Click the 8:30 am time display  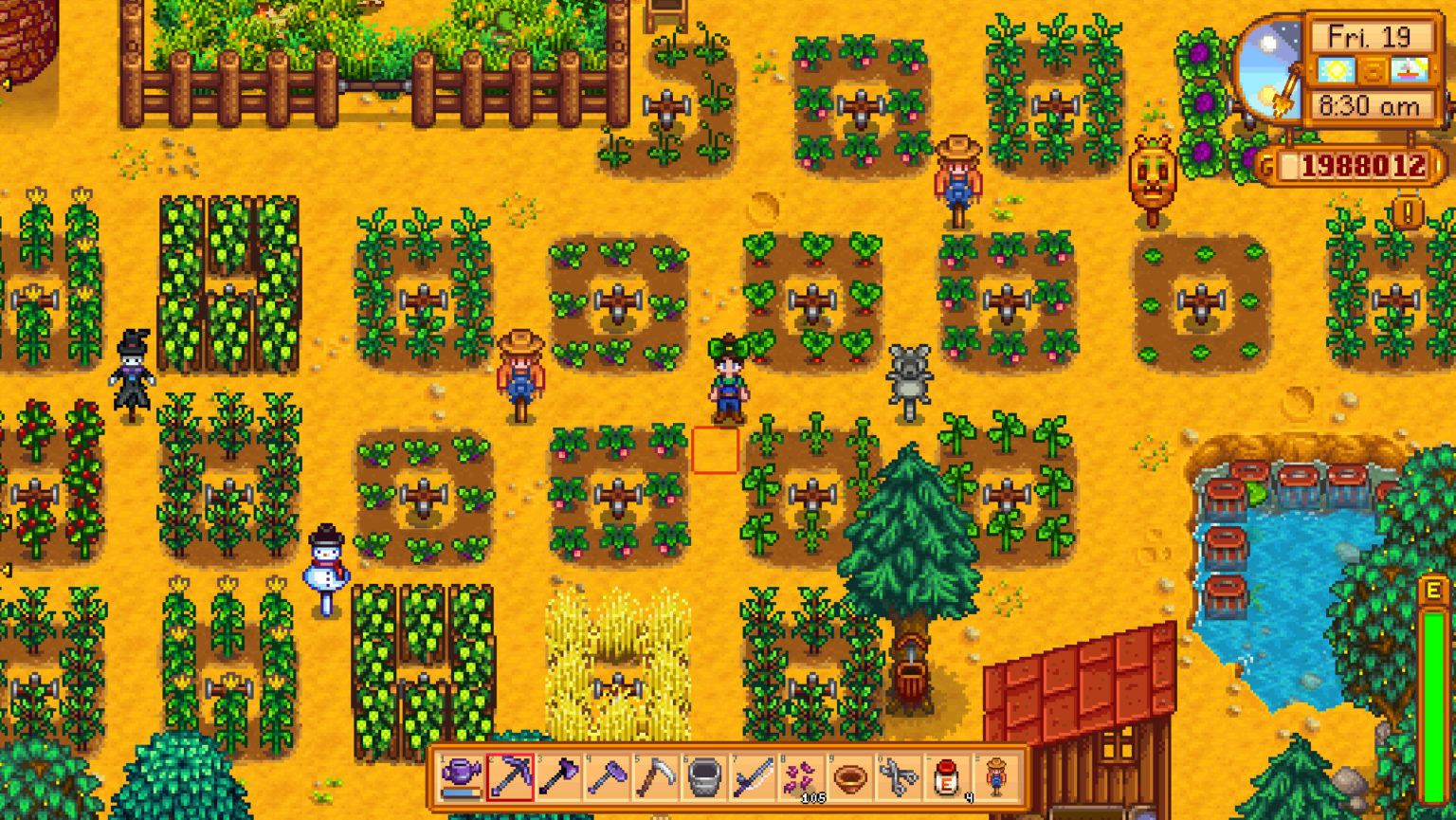1371,105
